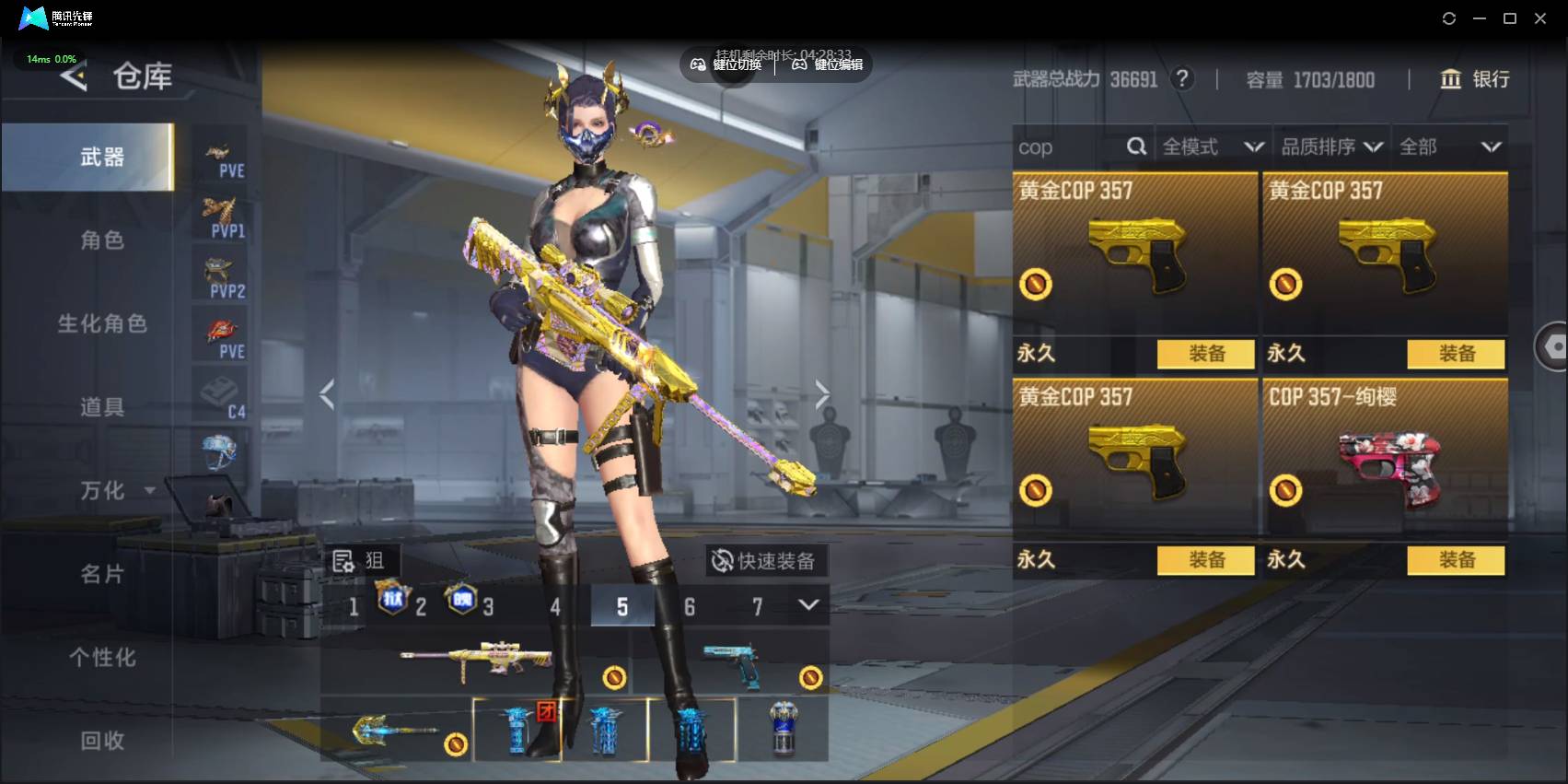Go back using the arrow beside 仓库

coord(74,76)
